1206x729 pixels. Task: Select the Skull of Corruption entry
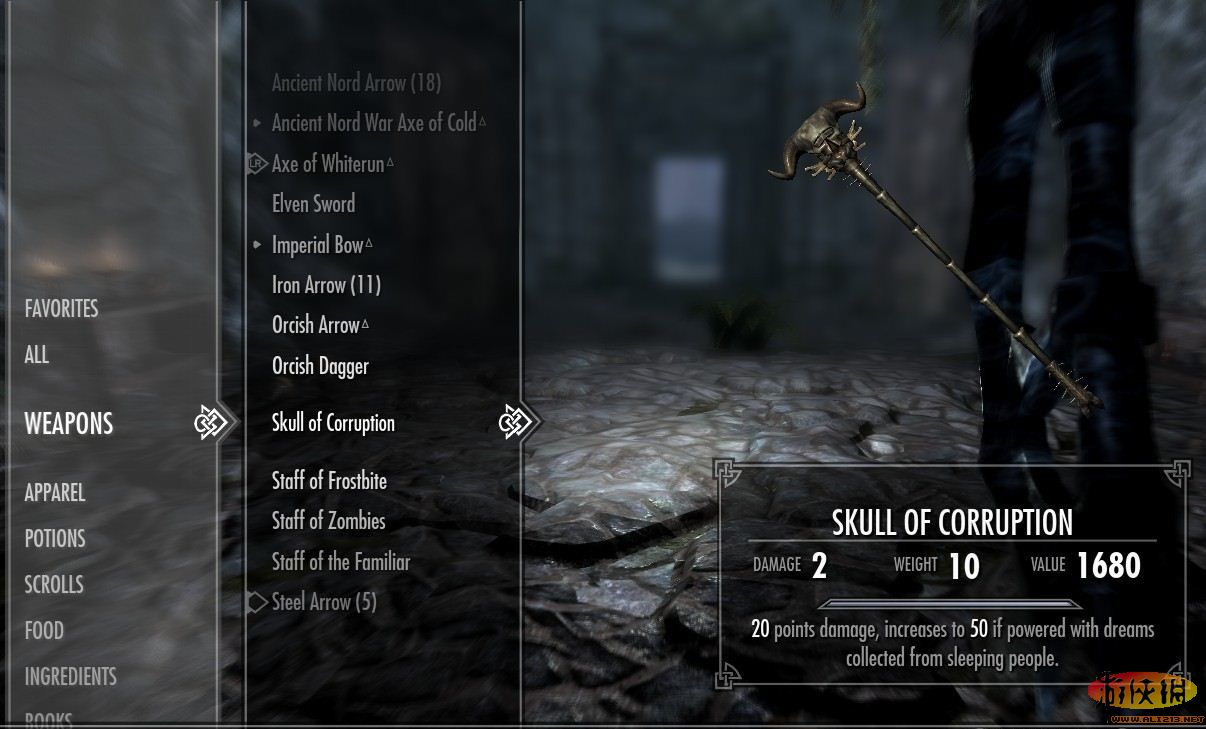[x=333, y=423]
